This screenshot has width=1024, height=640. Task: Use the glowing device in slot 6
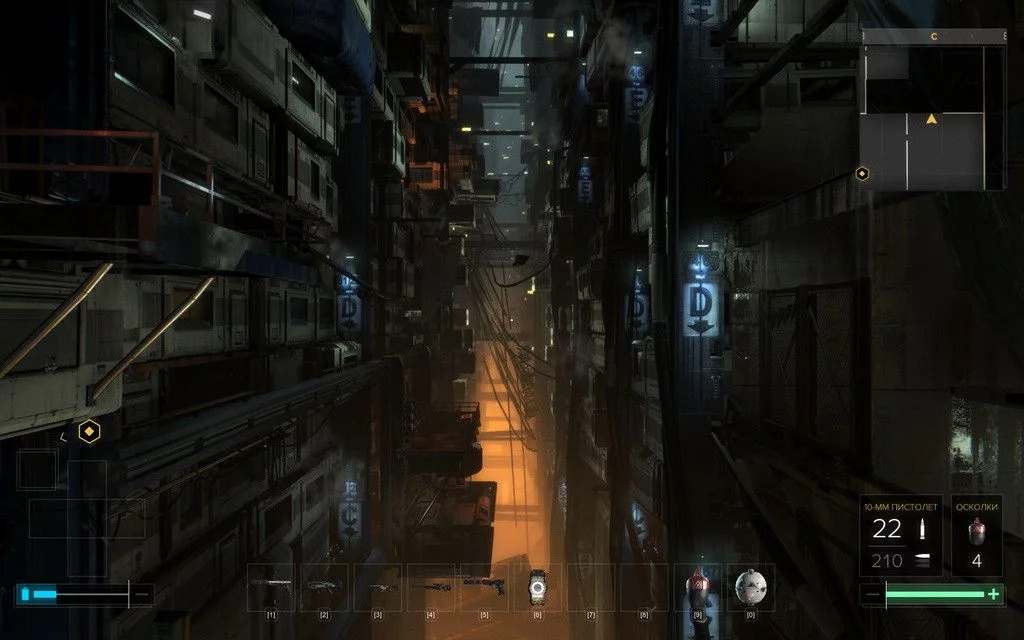click(x=539, y=585)
